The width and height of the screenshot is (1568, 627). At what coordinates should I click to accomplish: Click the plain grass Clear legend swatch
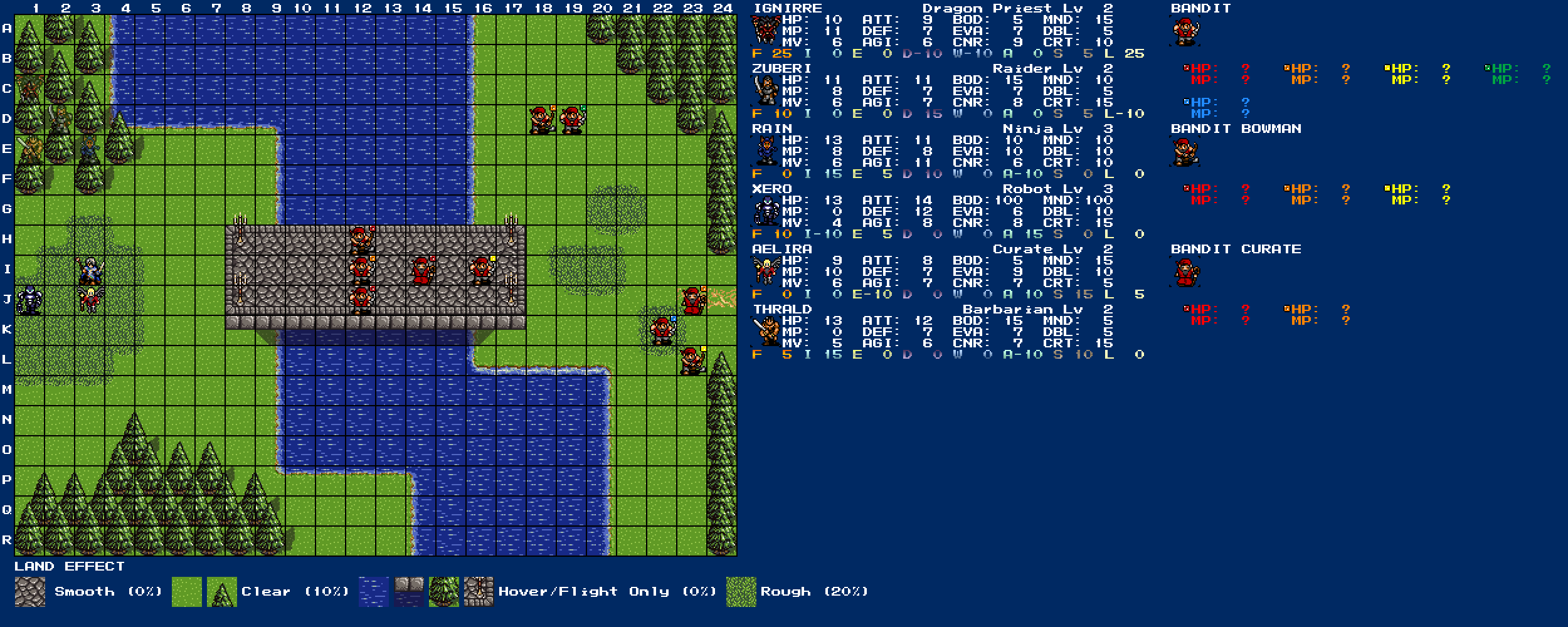(186, 592)
